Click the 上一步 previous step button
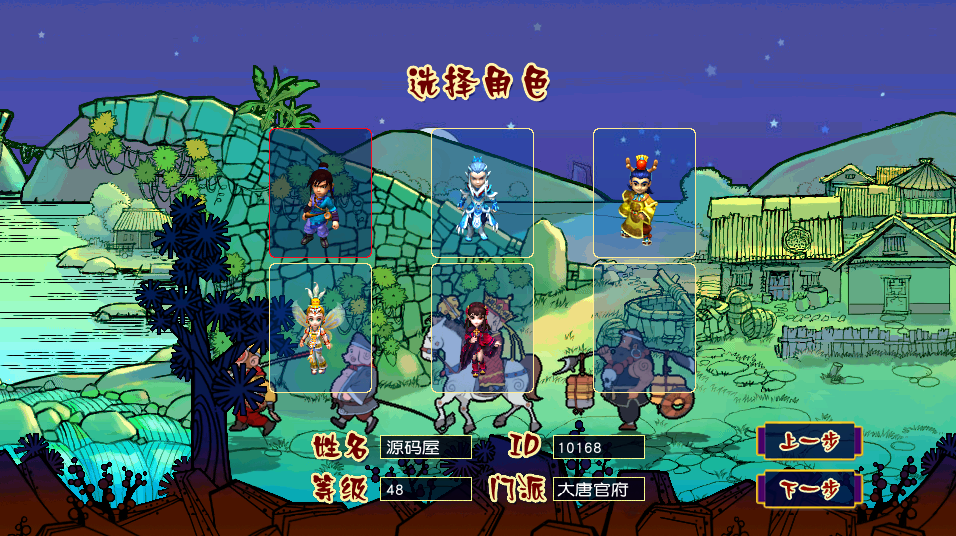 808,441
